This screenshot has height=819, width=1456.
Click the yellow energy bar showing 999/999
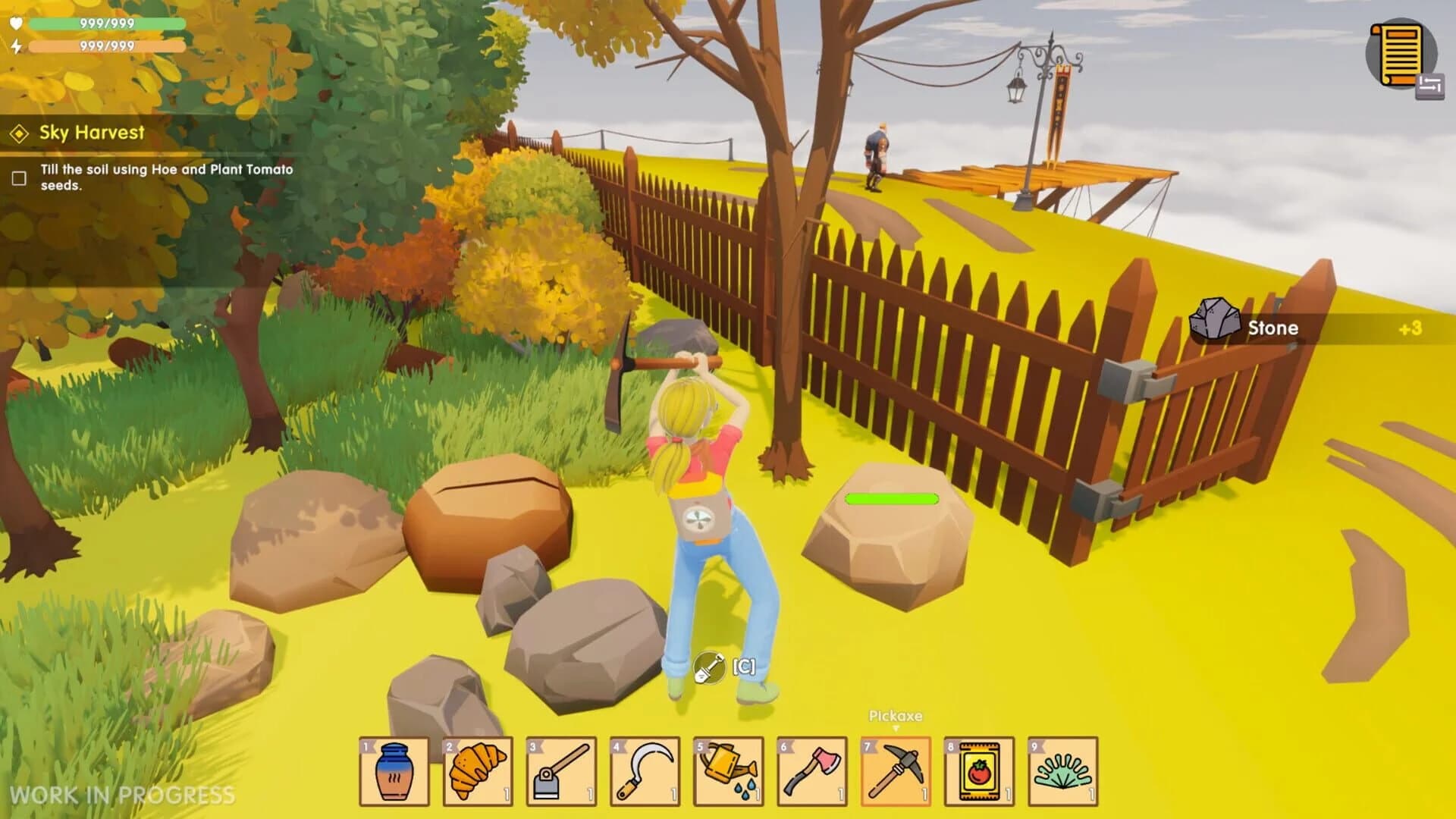point(106,47)
